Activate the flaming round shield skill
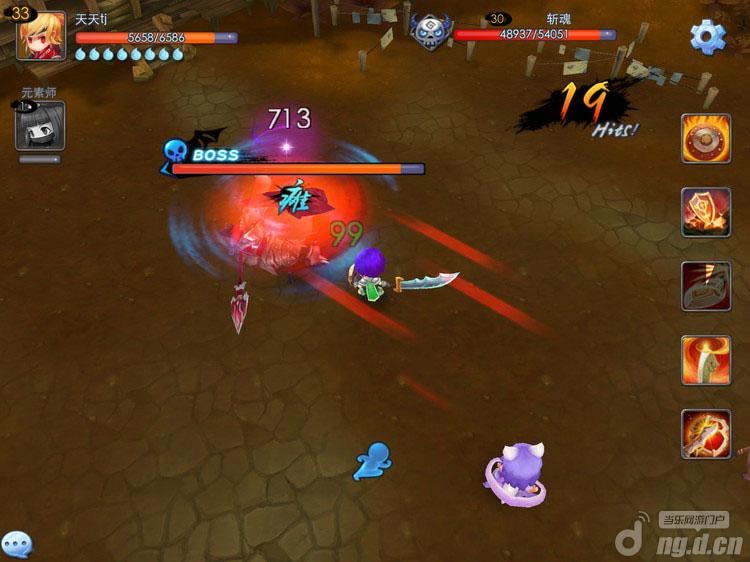Screen dimensions: 750x562 [706, 138]
